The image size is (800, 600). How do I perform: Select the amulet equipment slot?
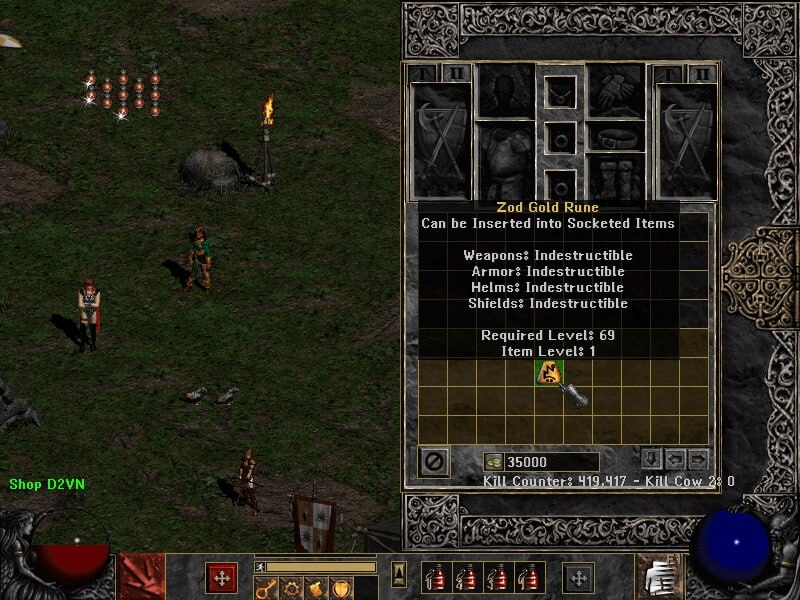point(560,92)
